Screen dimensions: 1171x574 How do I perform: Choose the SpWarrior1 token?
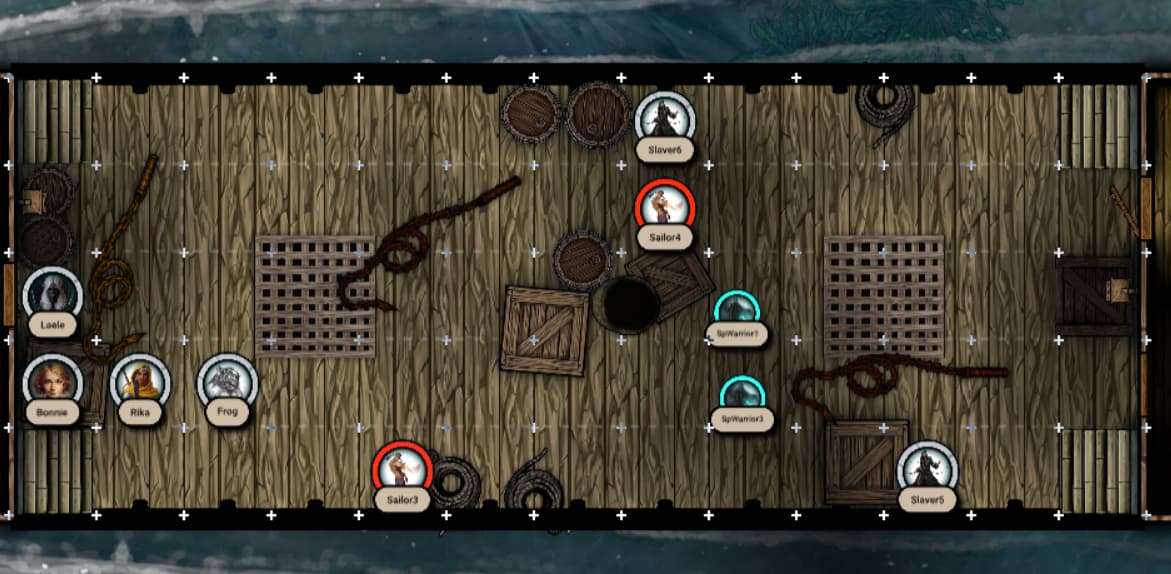(x=737, y=309)
